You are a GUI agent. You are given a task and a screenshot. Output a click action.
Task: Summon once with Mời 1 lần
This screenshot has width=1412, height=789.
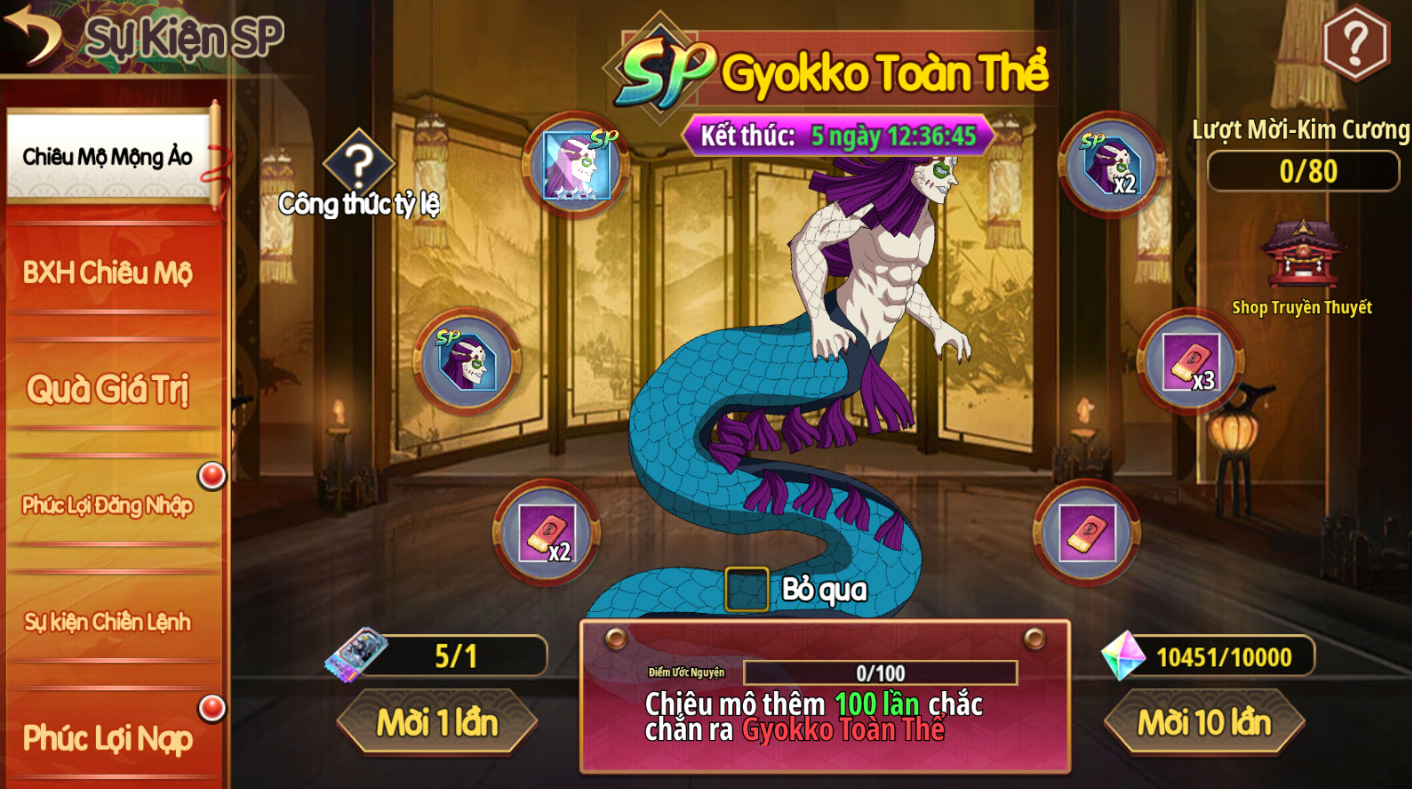pos(437,721)
